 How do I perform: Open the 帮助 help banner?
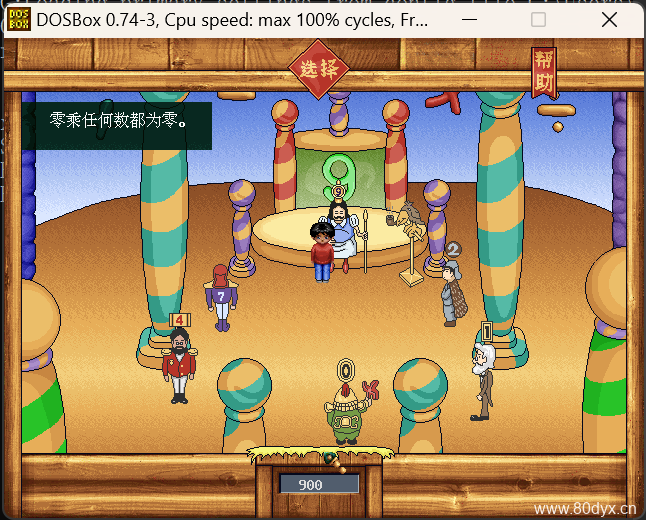(x=543, y=73)
